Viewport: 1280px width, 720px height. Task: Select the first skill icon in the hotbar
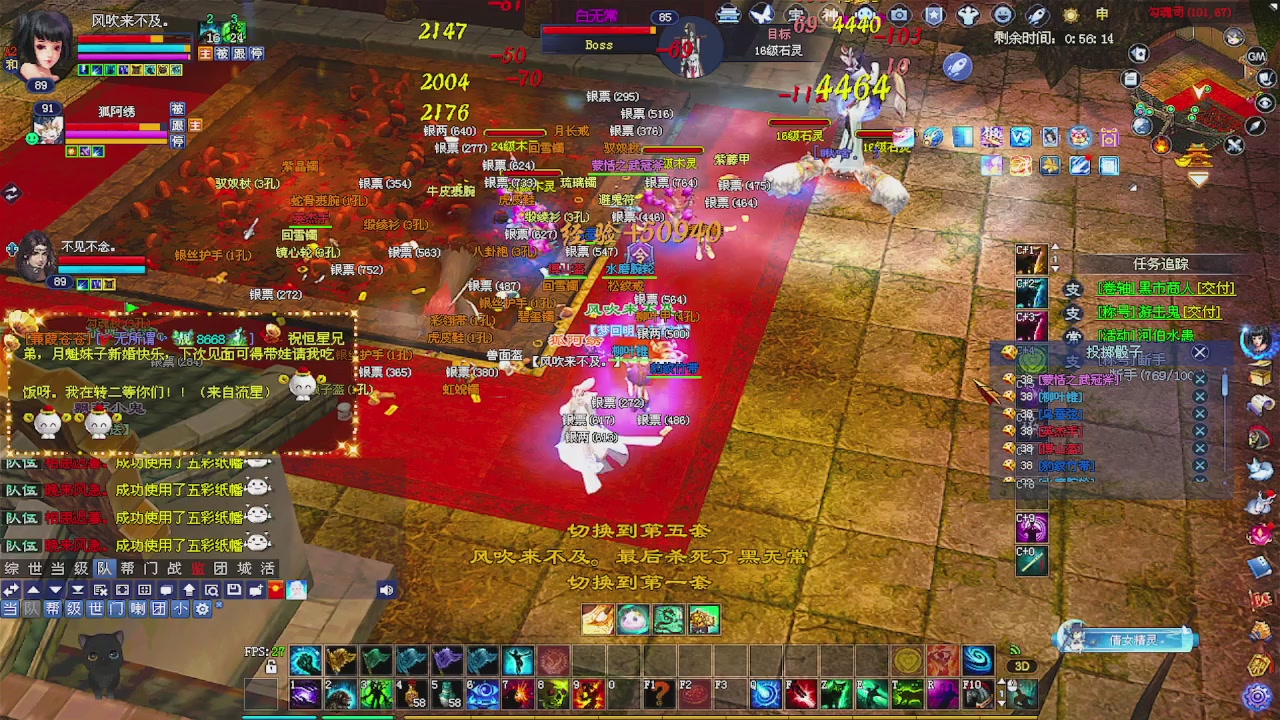coord(305,660)
